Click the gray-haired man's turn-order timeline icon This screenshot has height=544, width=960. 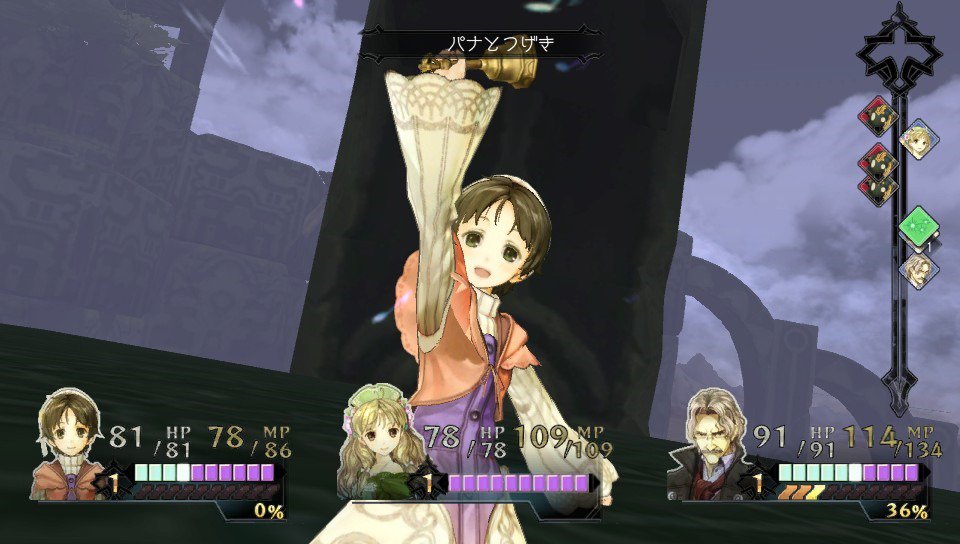(x=917, y=270)
